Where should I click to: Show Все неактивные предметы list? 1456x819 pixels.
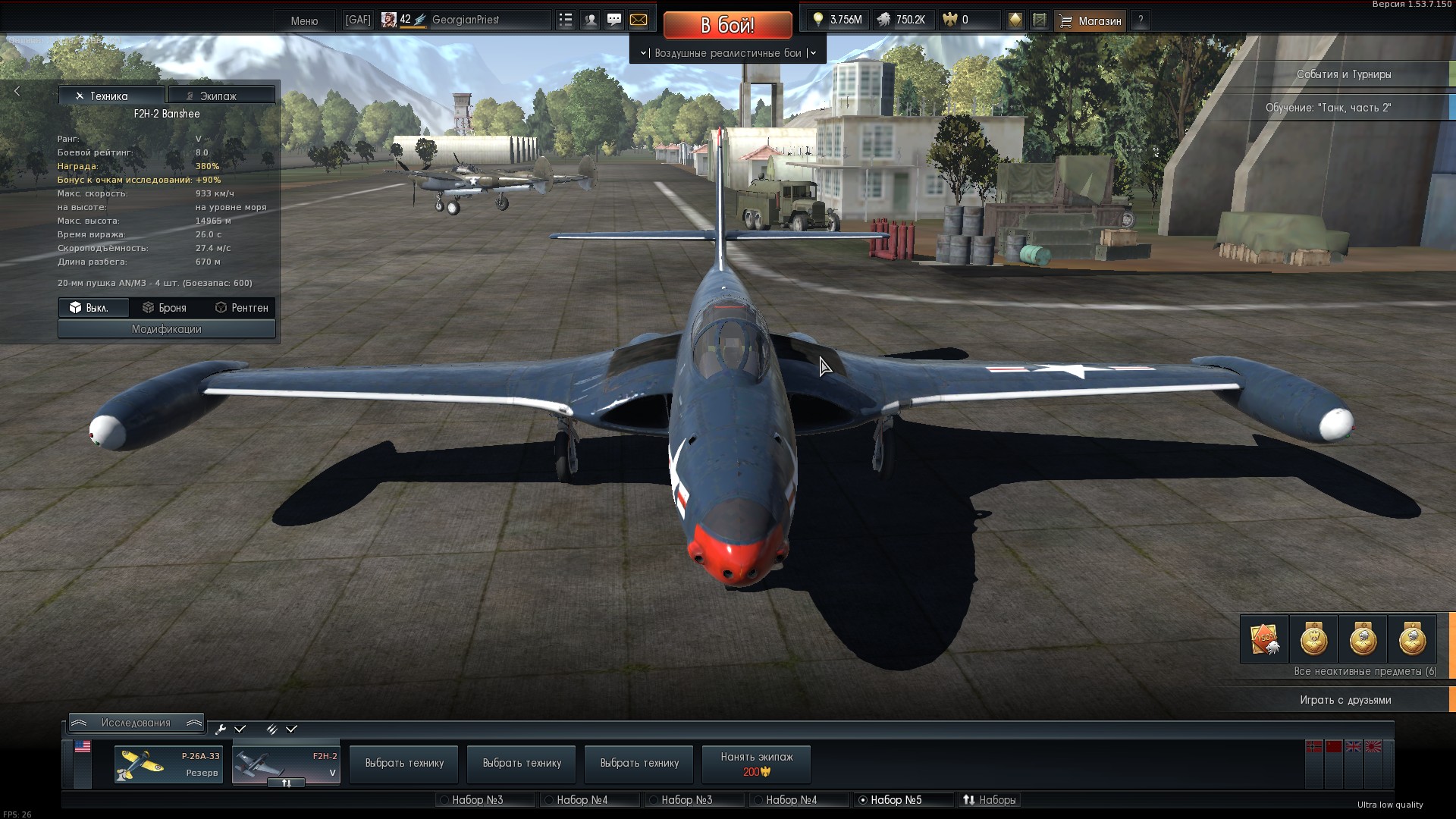[x=1364, y=671]
